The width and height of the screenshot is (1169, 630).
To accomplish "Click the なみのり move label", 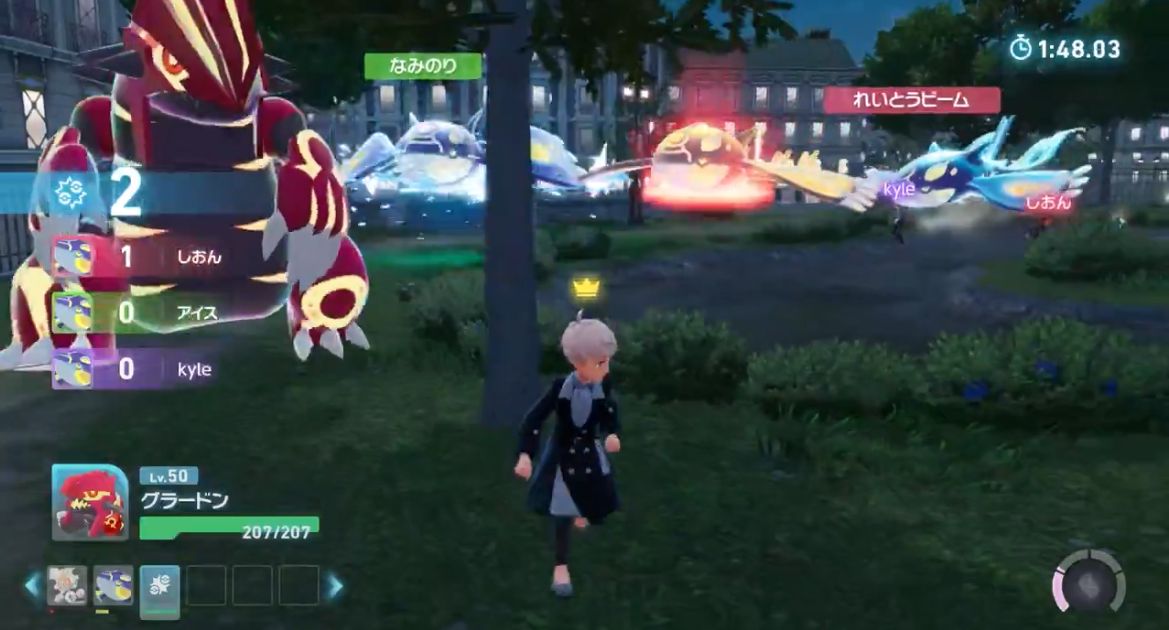I will (423, 66).
